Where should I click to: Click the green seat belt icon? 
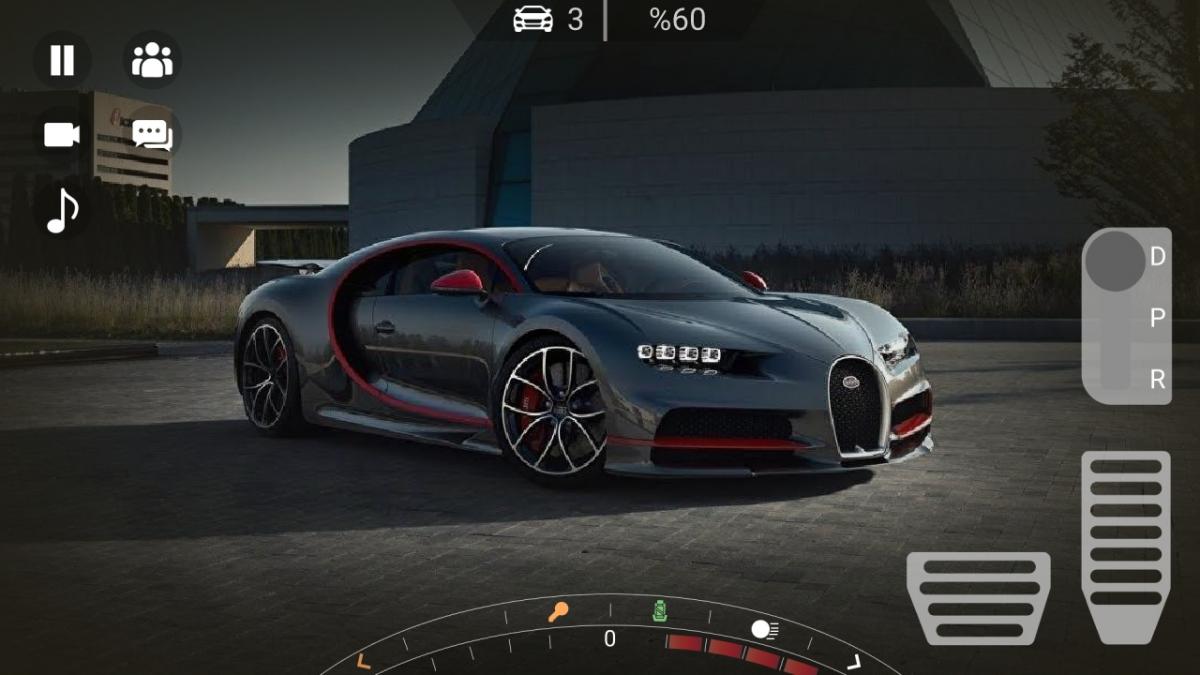coord(660,610)
